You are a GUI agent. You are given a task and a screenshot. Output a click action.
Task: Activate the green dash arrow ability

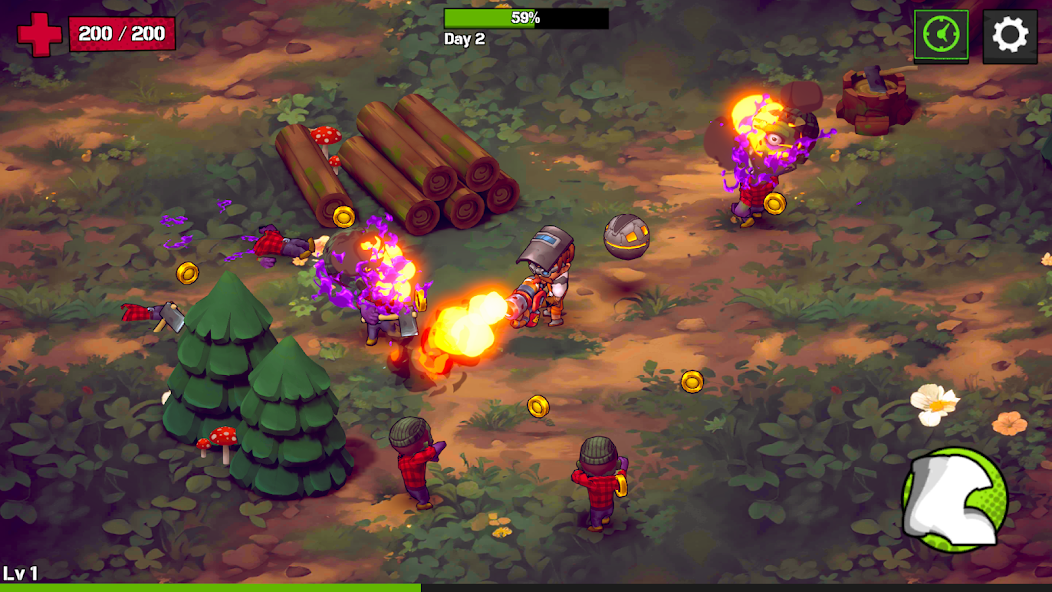pyautogui.click(x=954, y=498)
